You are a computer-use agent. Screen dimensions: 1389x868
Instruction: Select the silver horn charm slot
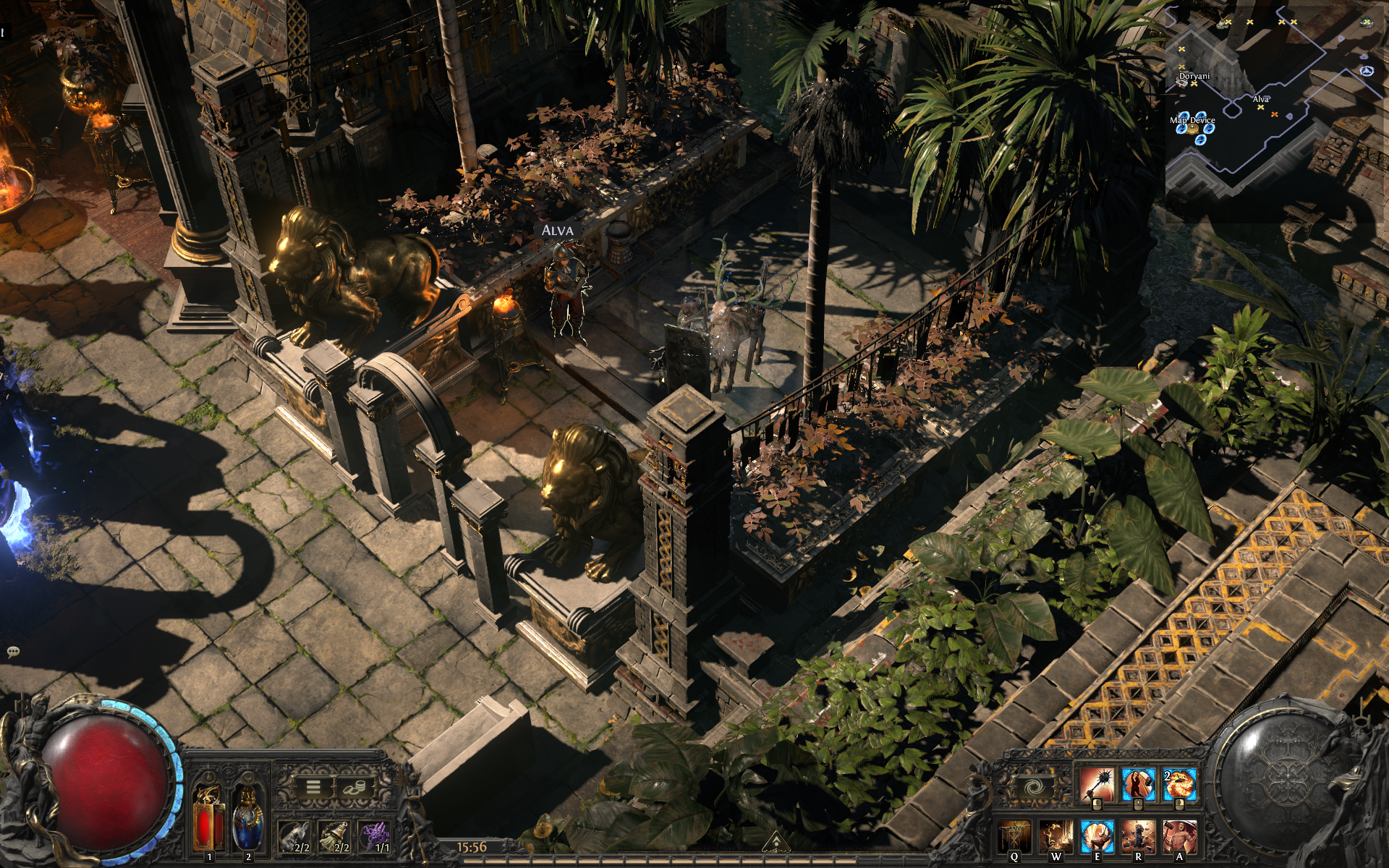(294, 837)
